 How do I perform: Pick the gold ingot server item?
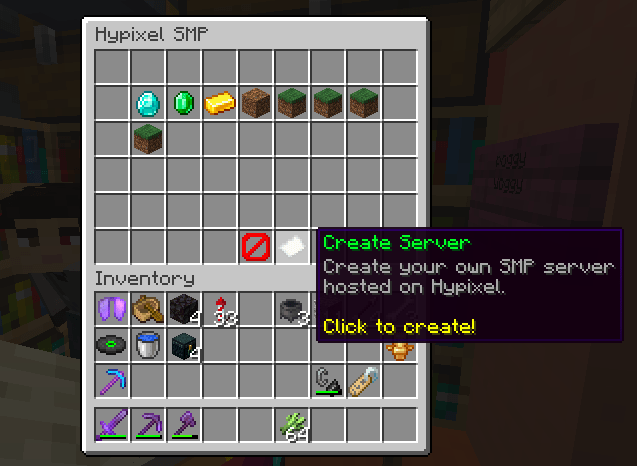[220, 102]
